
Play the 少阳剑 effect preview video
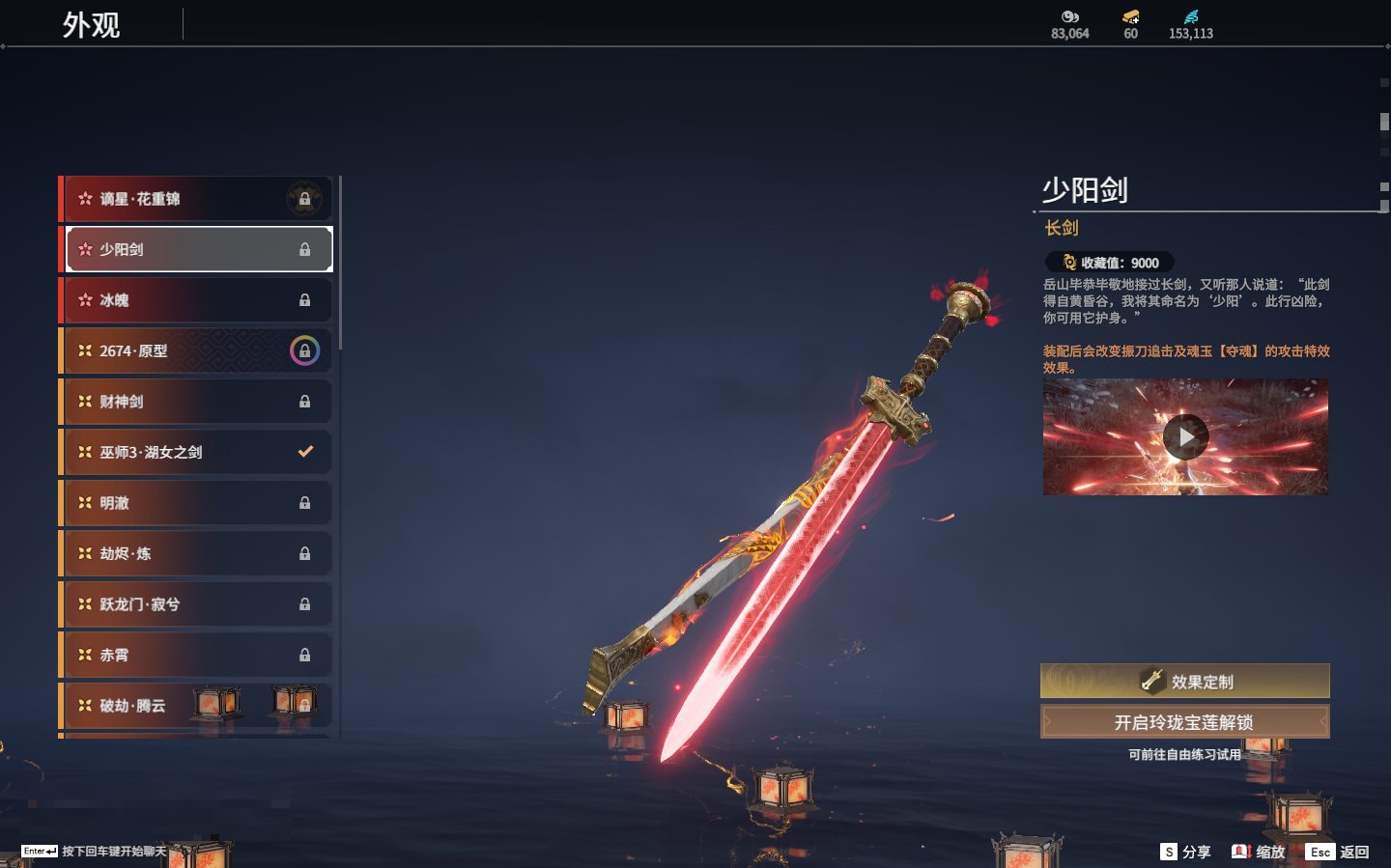[1185, 437]
